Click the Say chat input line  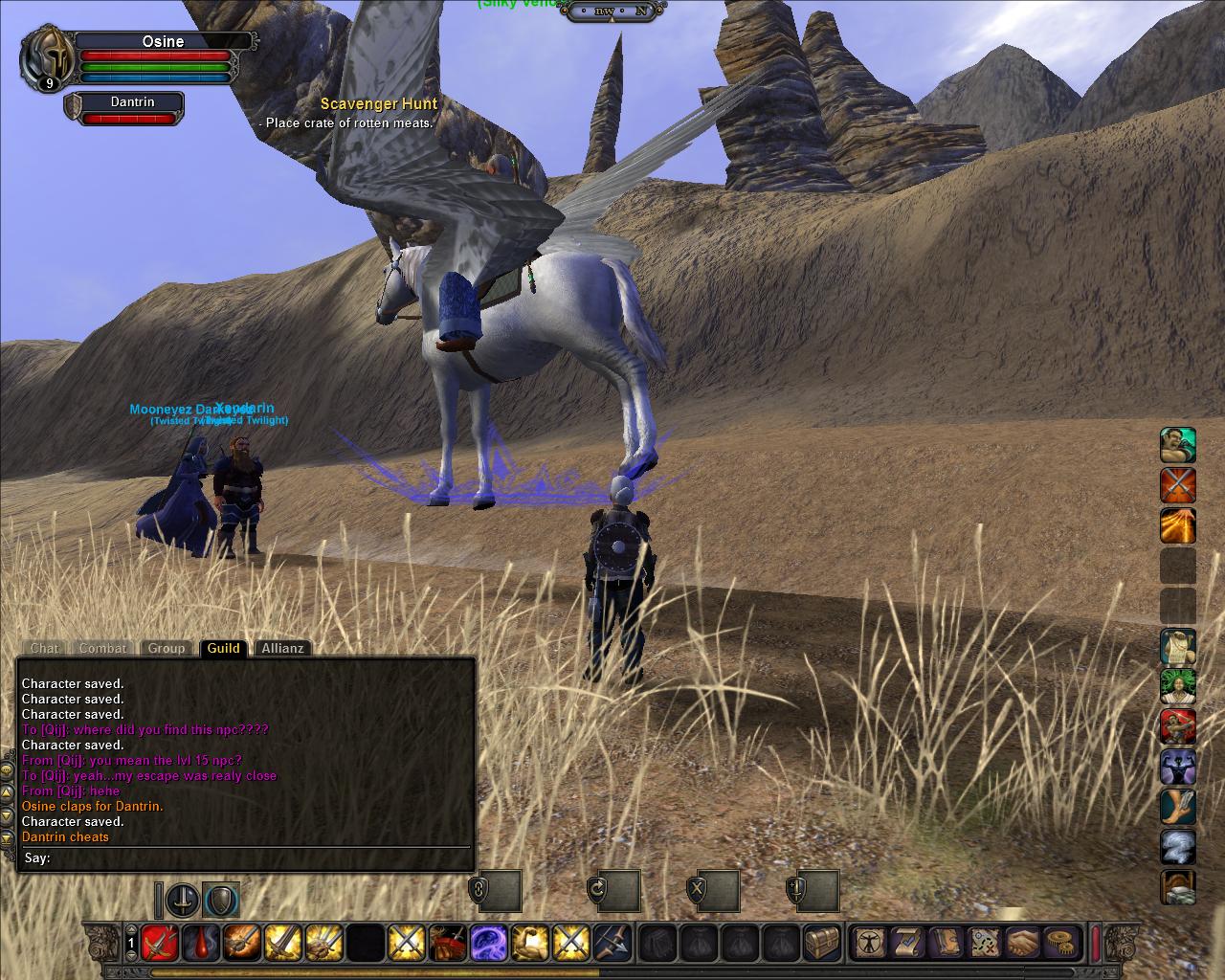[x=249, y=858]
